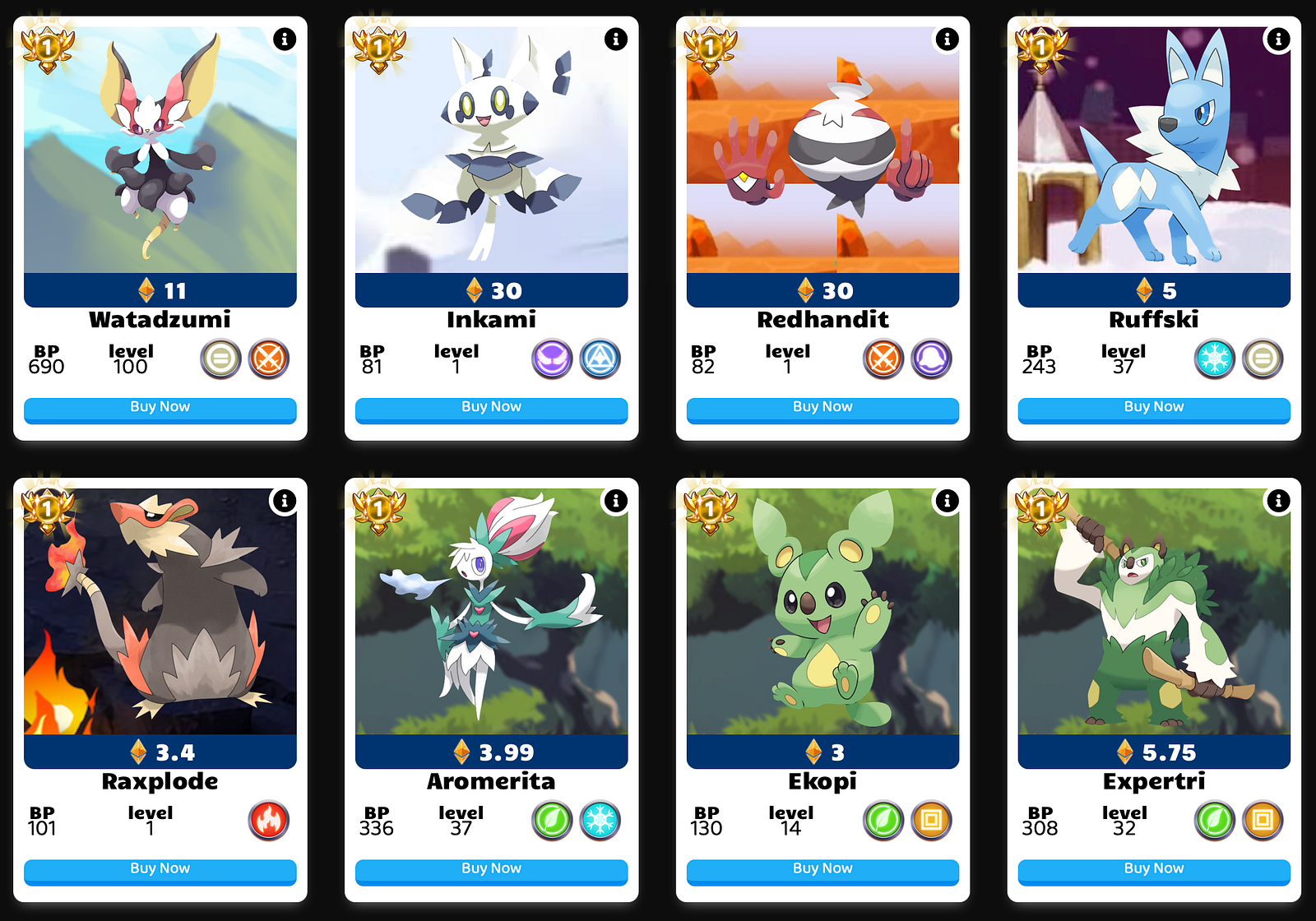Purchase Raxplode using Buy Now
The width and height of the screenshot is (1316, 921).
160,869
